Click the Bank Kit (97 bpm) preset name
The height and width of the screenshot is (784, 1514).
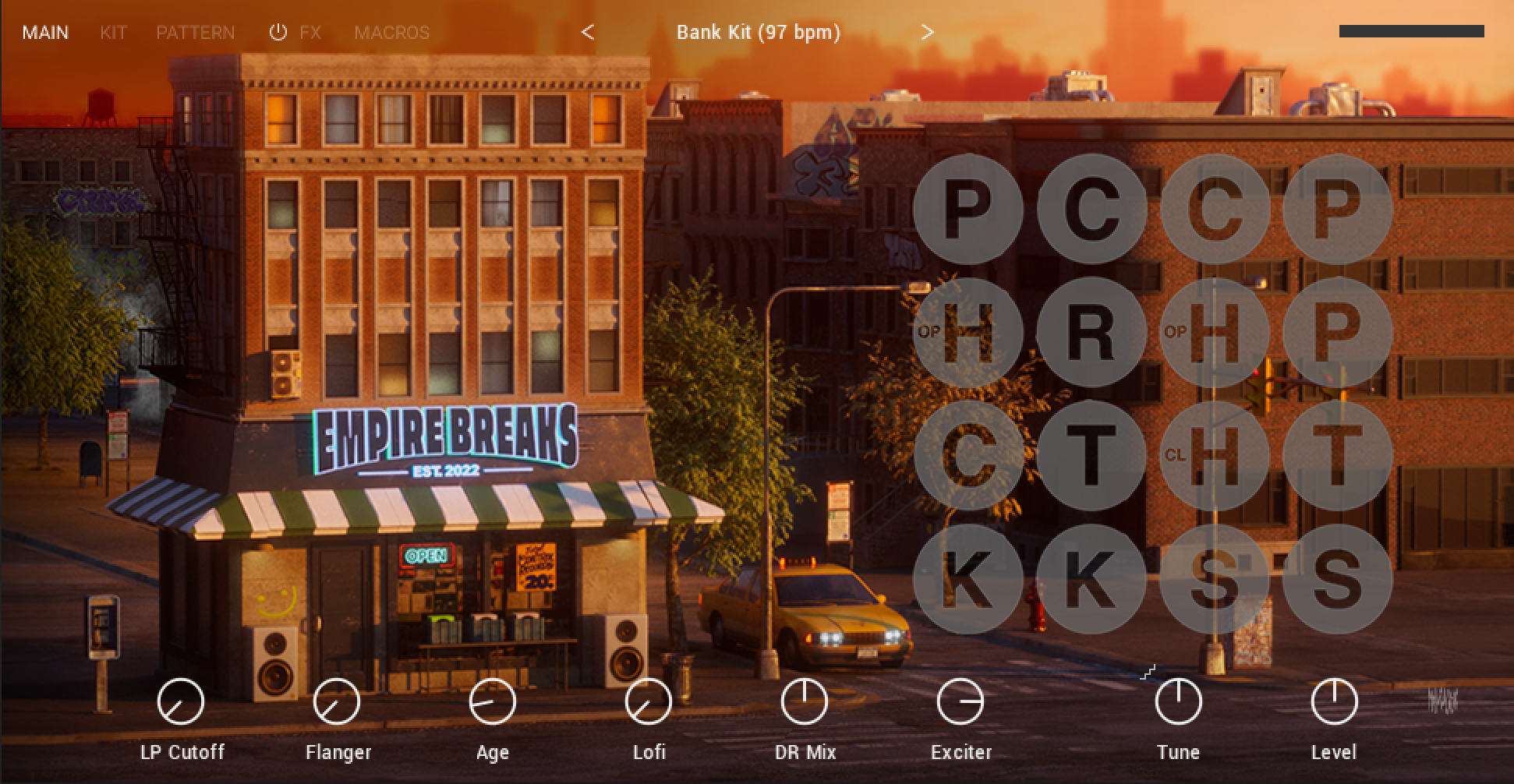coord(758,33)
